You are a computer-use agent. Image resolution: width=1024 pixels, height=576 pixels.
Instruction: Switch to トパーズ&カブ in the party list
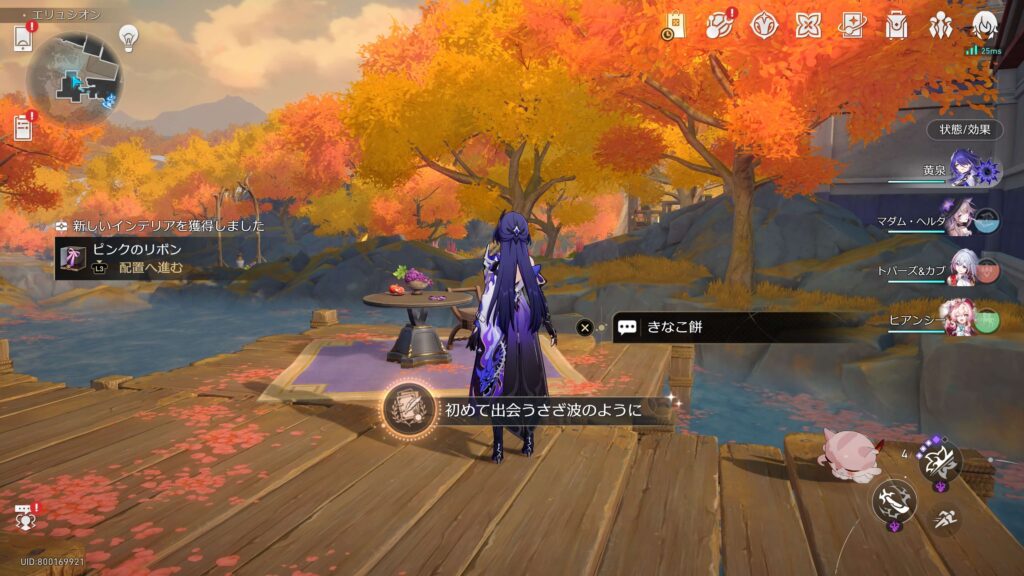point(962,268)
